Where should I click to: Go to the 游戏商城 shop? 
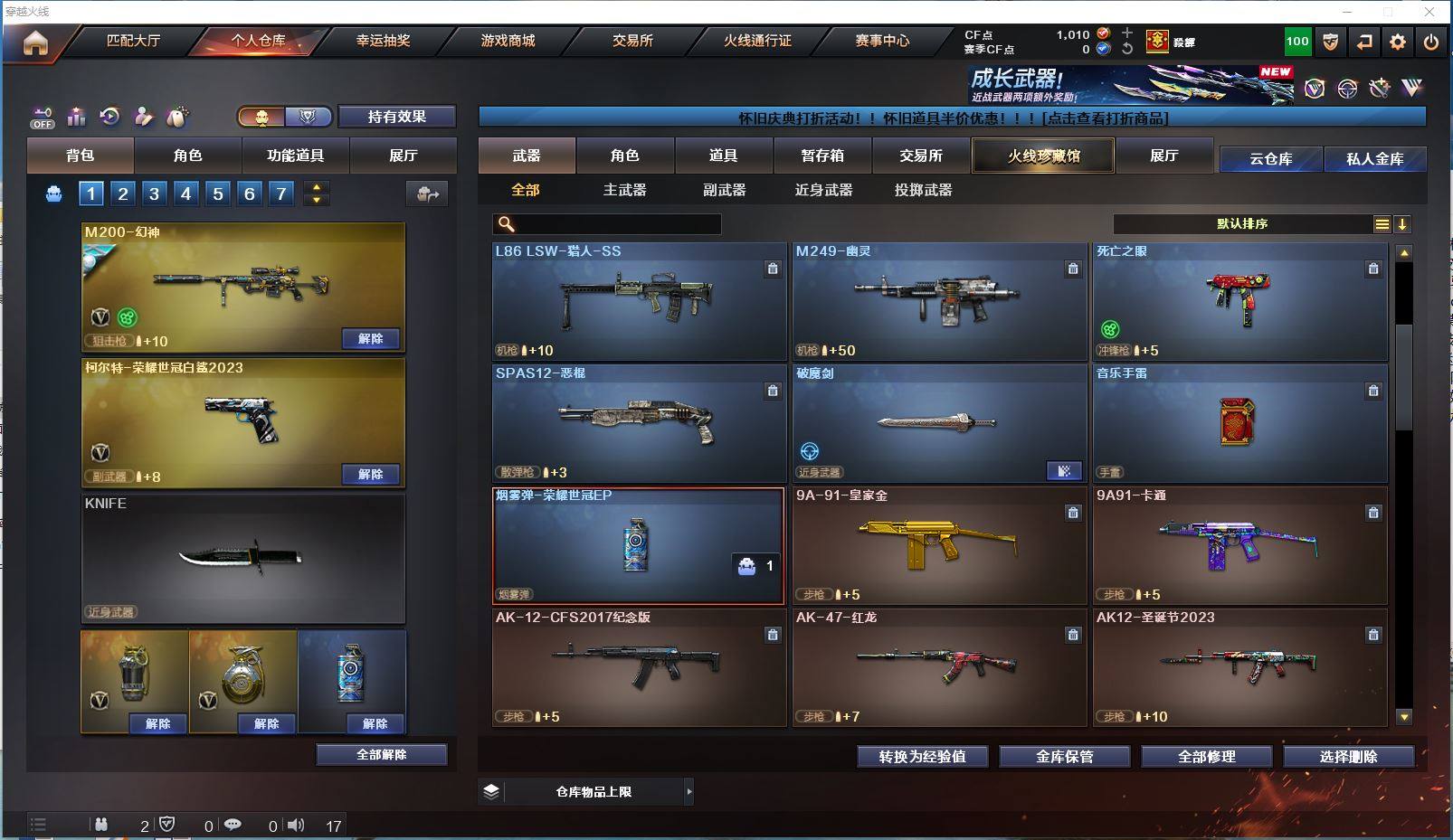508,41
